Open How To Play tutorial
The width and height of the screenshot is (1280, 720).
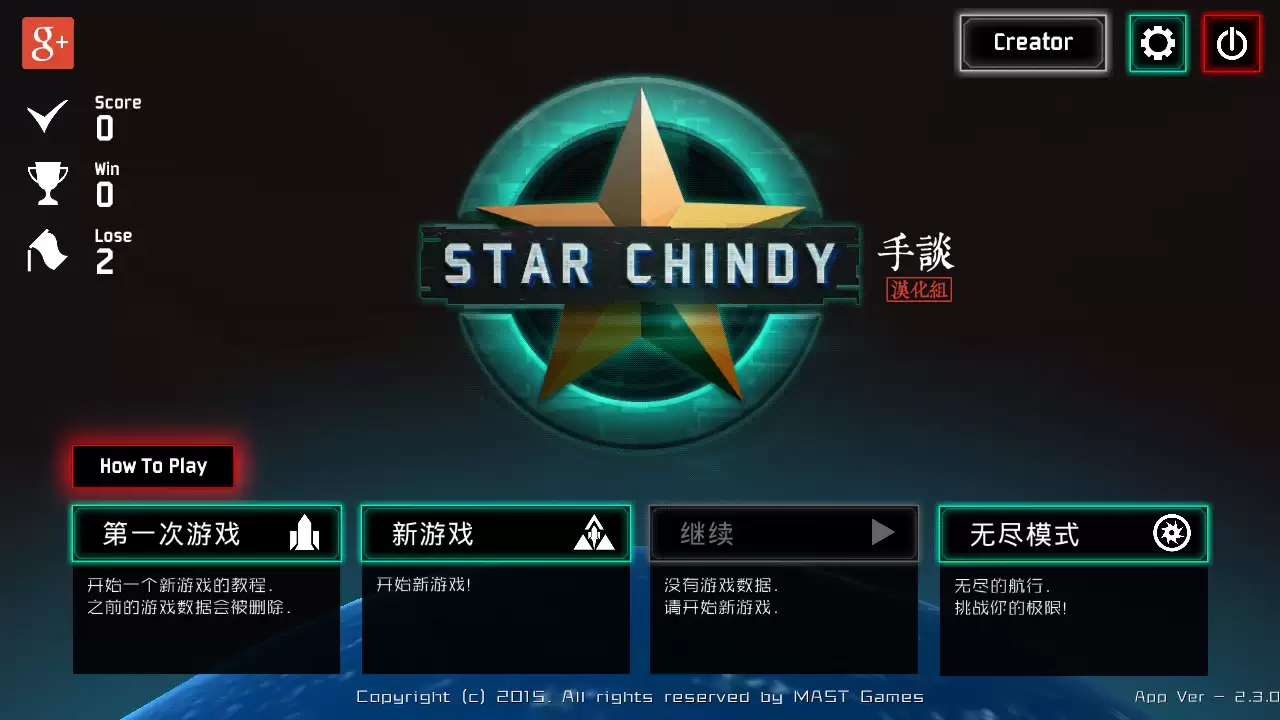152,465
